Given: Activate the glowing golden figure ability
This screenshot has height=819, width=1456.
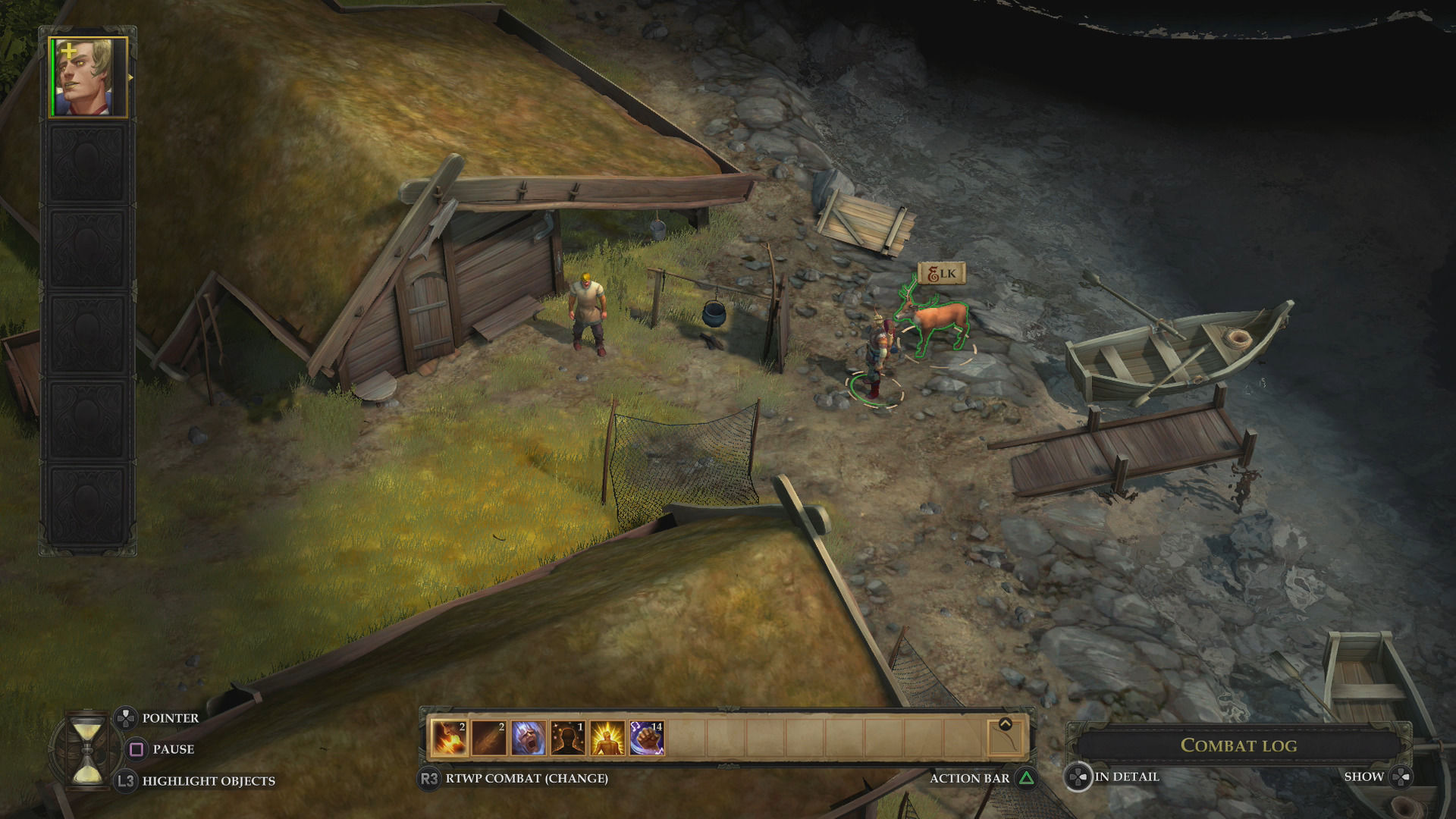Looking at the screenshot, I should [607, 738].
